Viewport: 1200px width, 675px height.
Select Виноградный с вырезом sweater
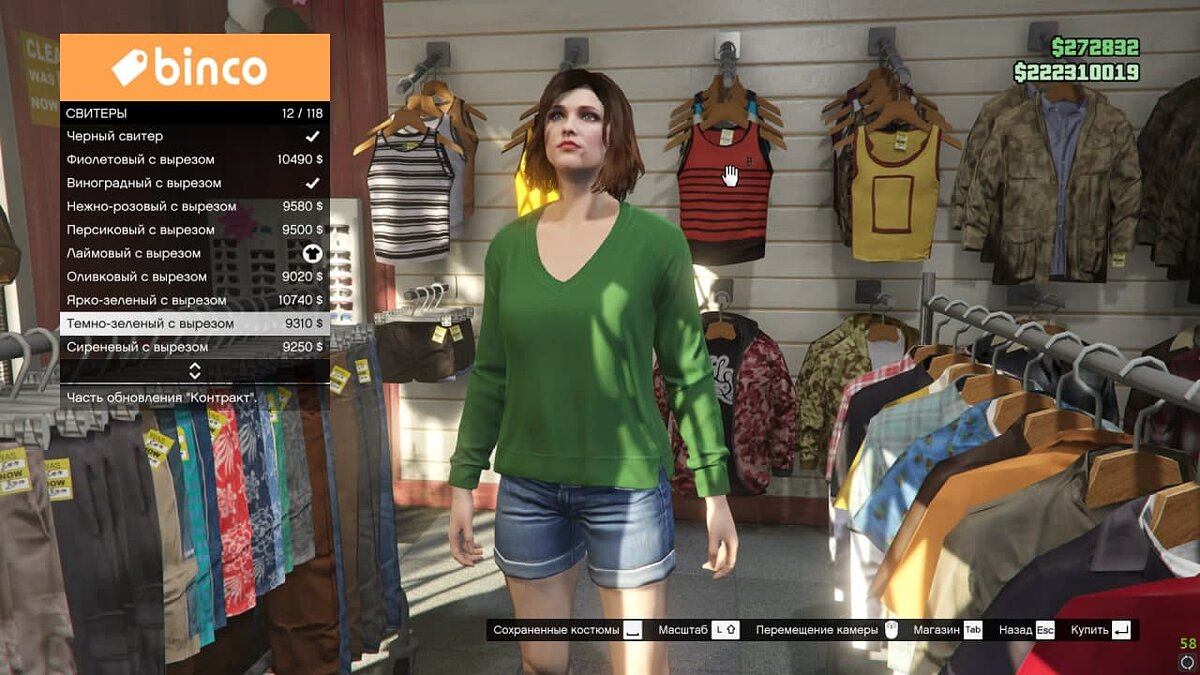pyautogui.click(x=194, y=183)
